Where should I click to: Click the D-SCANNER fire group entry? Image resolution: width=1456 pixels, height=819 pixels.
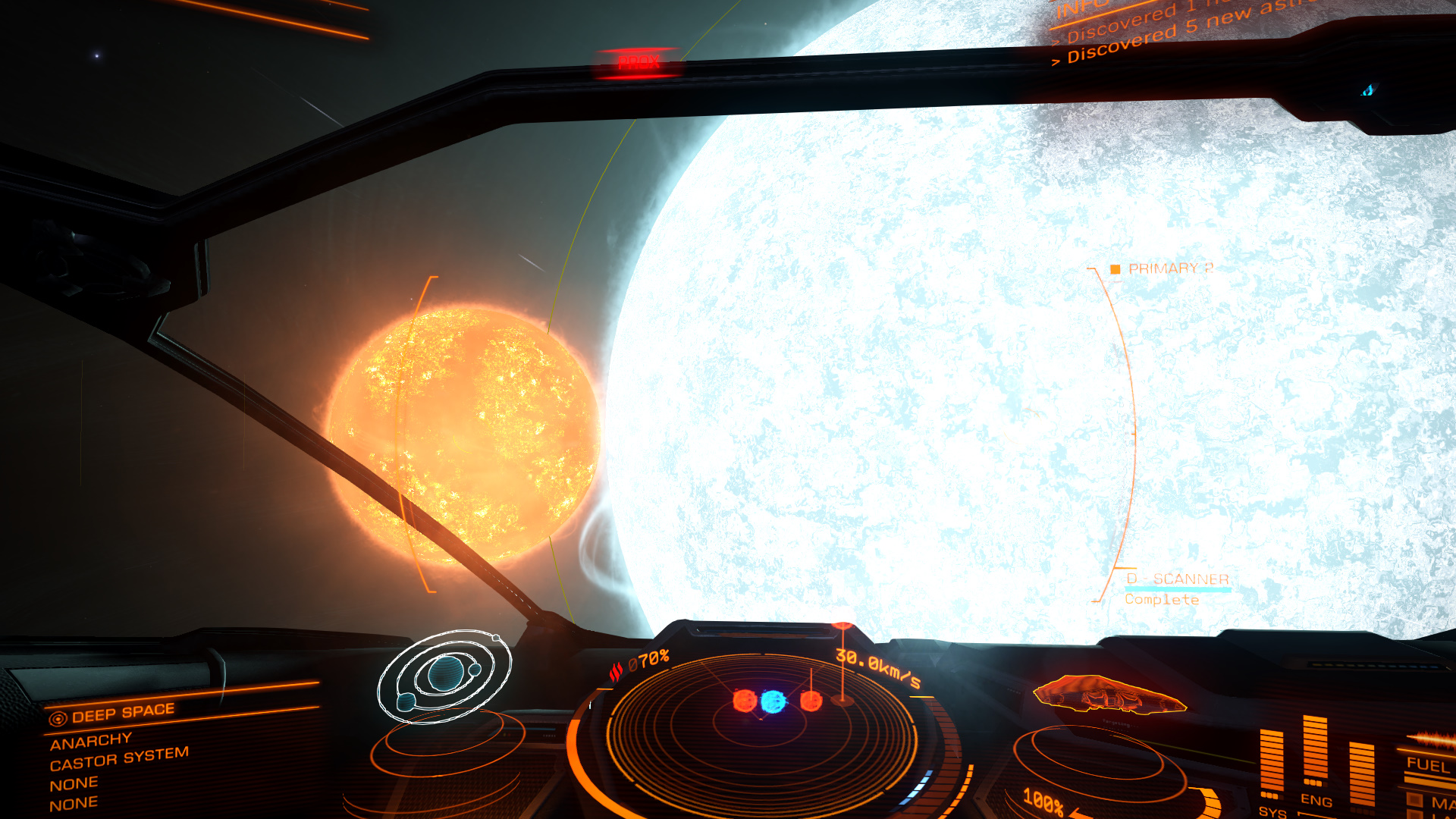(1177, 579)
